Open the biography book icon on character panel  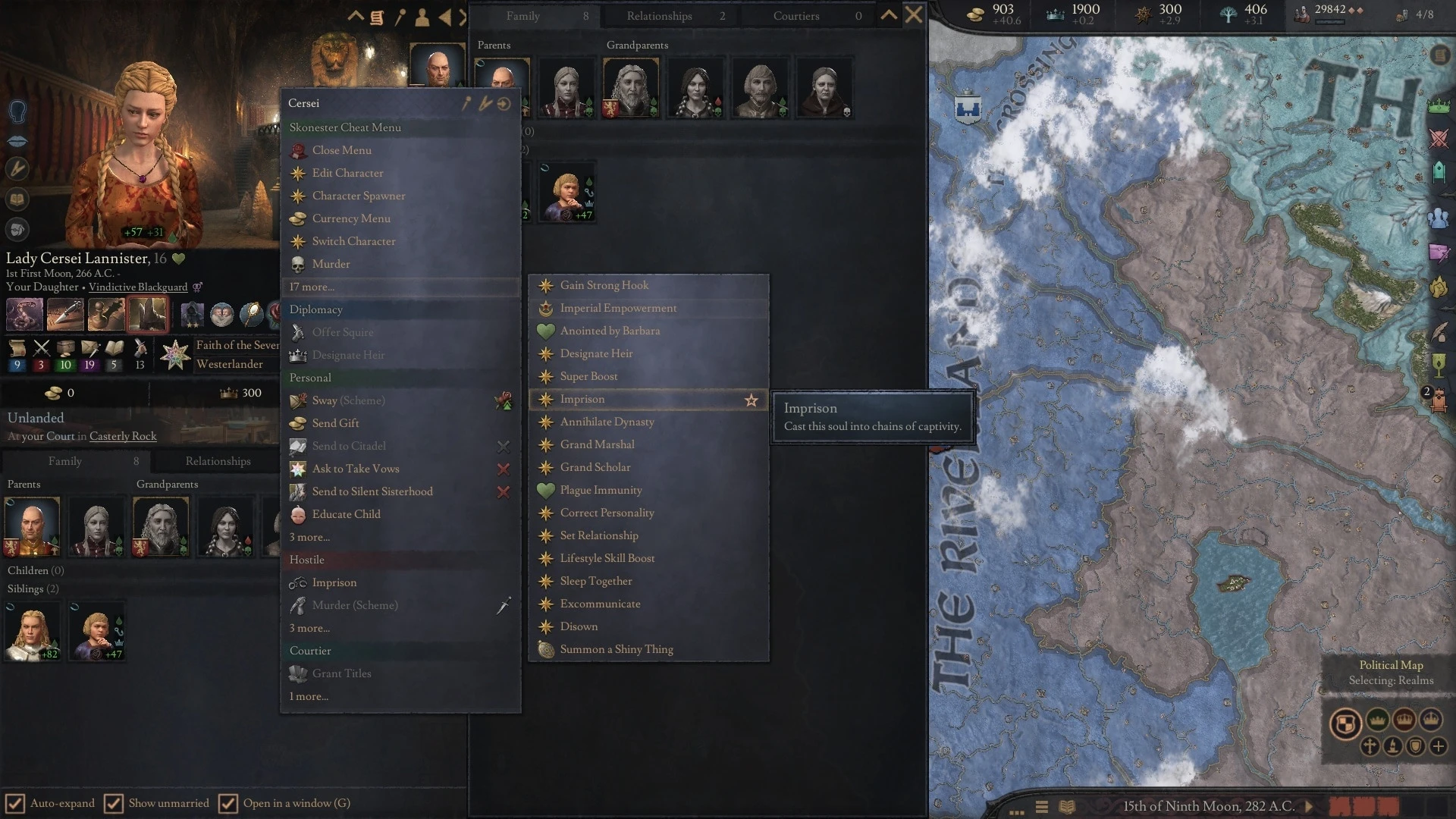coord(17,199)
